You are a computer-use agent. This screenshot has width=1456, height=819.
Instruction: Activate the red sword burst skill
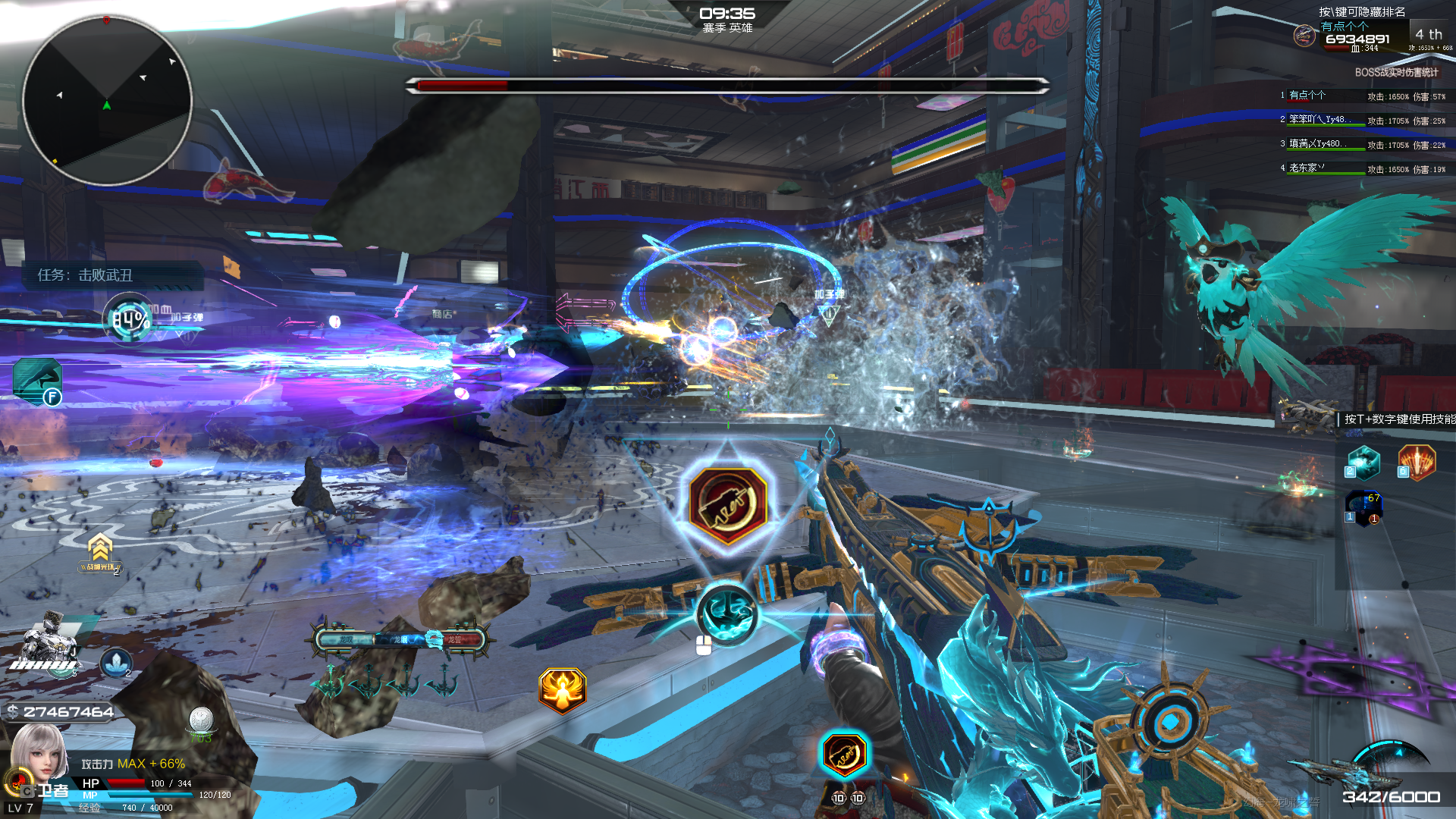pos(1417,463)
